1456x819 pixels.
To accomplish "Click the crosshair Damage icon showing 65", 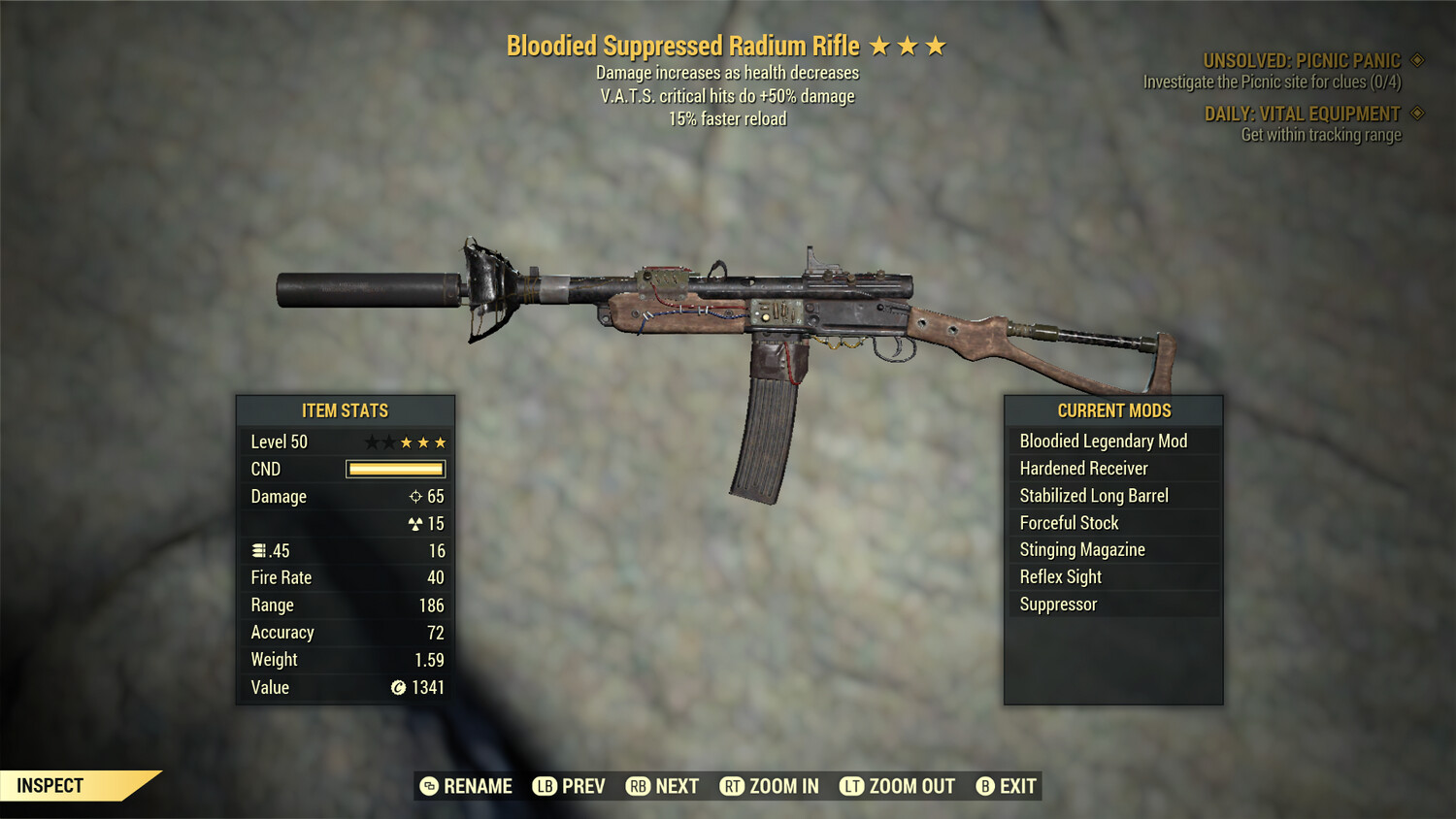I will pos(417,496).
